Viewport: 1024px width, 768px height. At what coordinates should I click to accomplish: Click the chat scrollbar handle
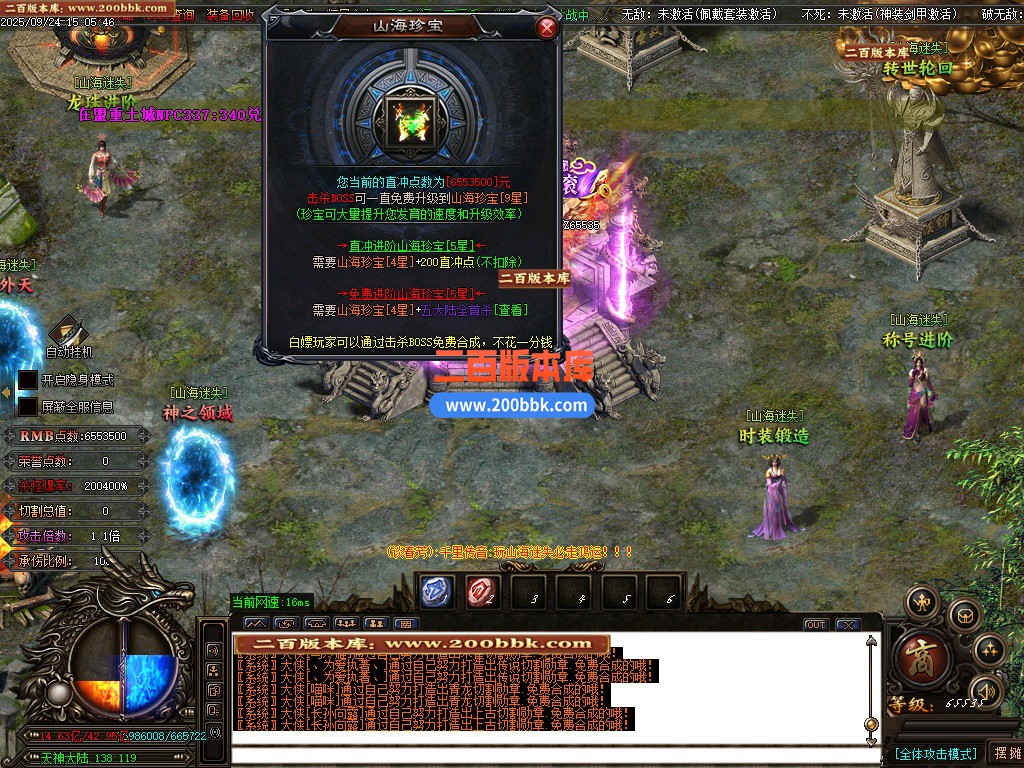tap(871, 724)
